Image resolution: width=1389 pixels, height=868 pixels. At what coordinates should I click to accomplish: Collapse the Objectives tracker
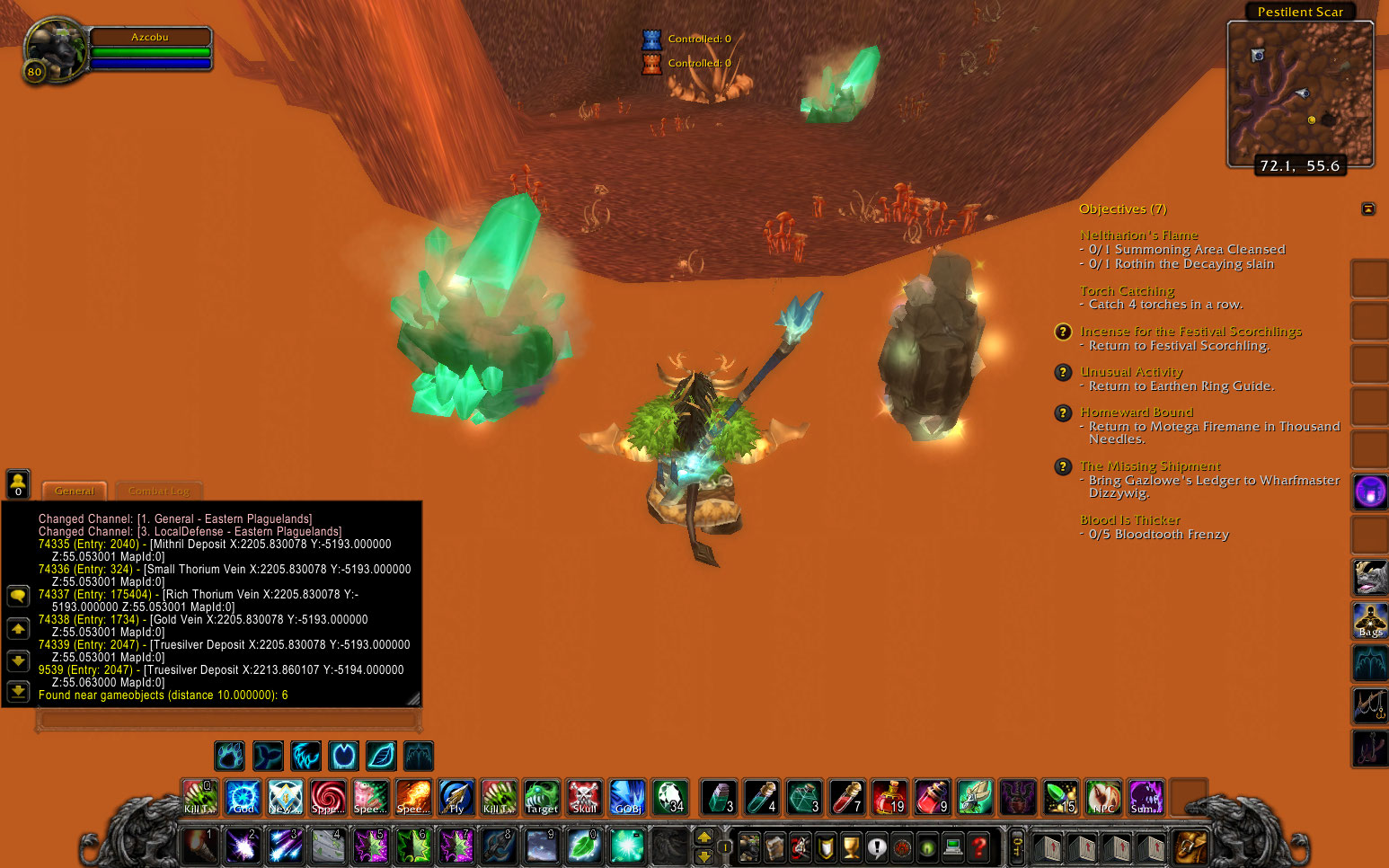tap(1368, 208)
